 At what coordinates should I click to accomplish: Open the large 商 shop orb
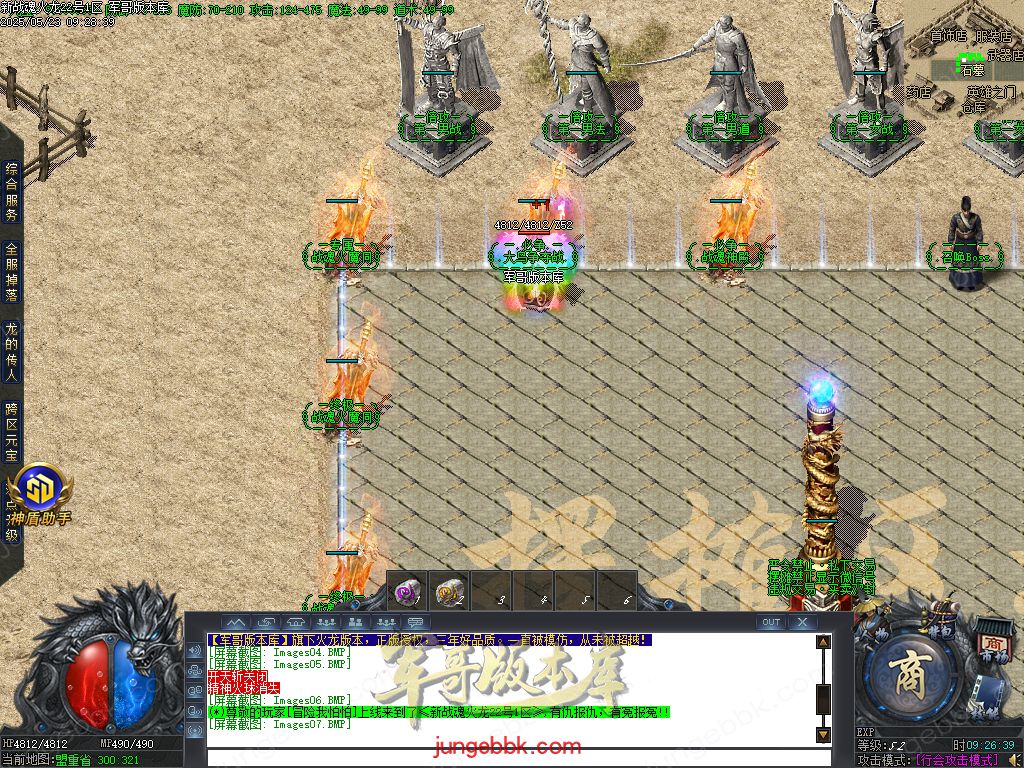[910, 673]
